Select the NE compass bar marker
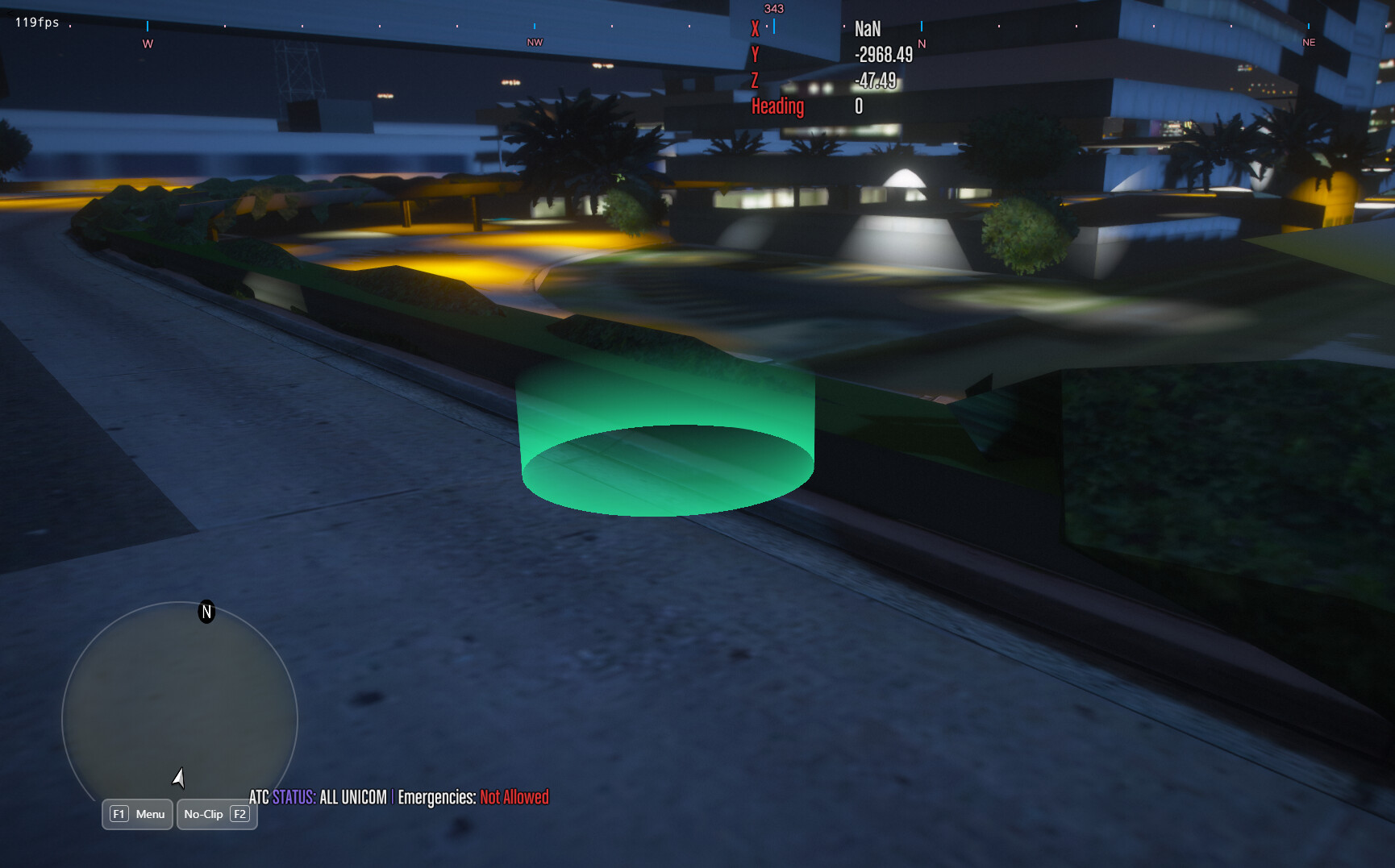Image resolution: width=1395 pixels, height=868 pixels. pos(1308,42)
